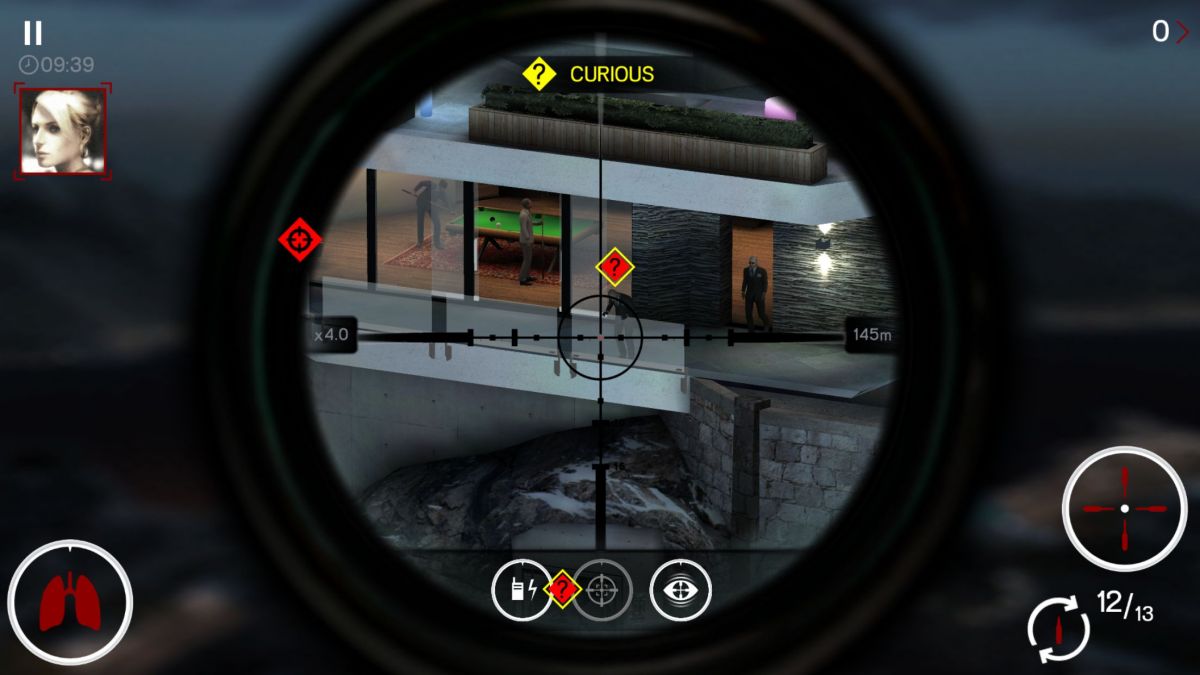This screenshot has width=1200, height=675.
Task: Use the crosshair target ability
Action: click(602, 590)
